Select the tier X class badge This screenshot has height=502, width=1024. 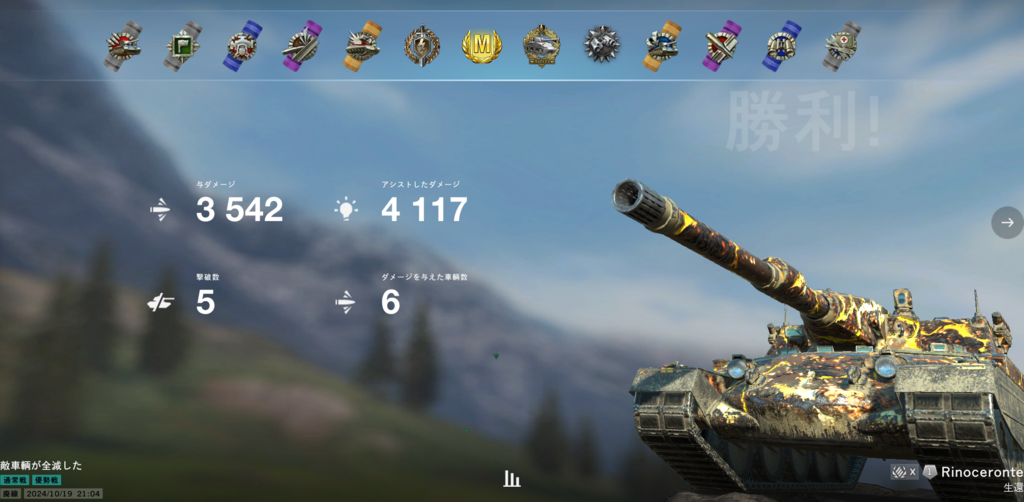pos(904,471)
